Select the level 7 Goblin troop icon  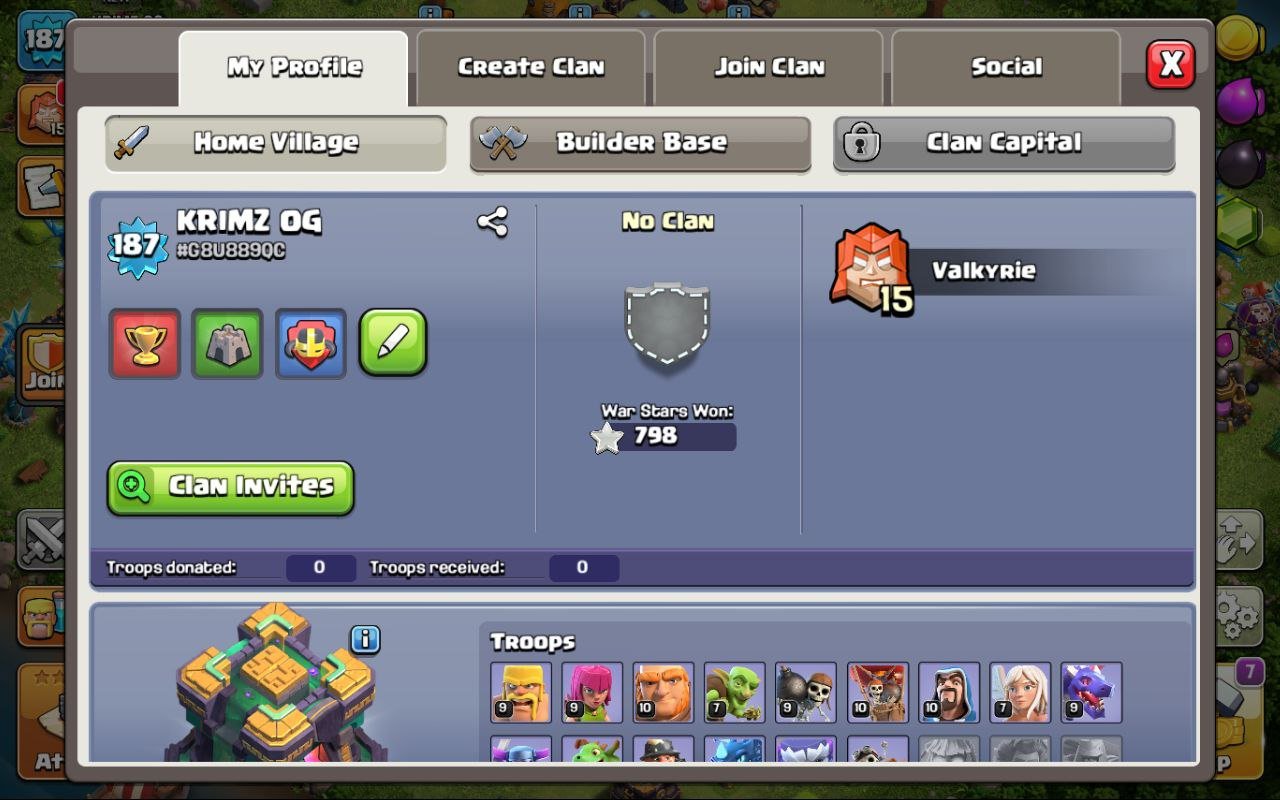coord(735,692)
